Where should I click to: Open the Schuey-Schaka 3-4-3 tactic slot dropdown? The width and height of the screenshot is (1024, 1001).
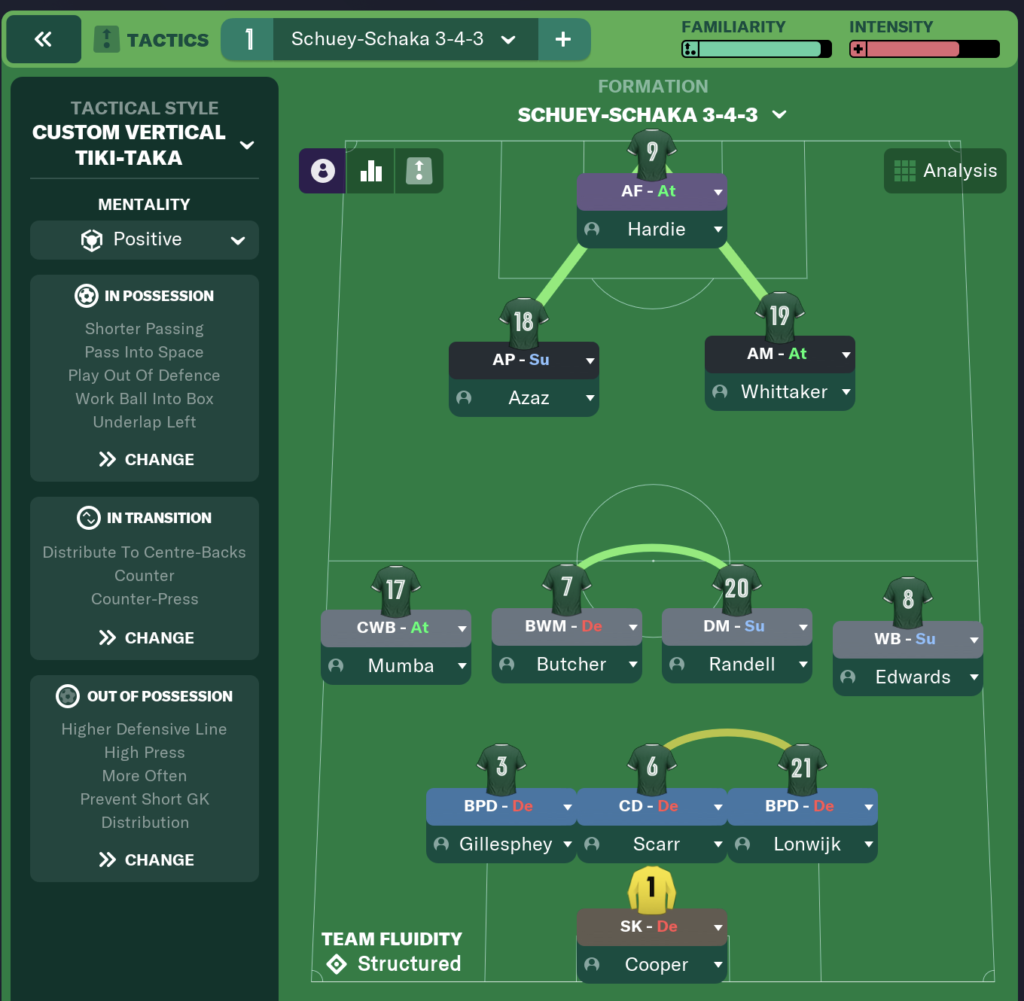(x=508, y=40)
